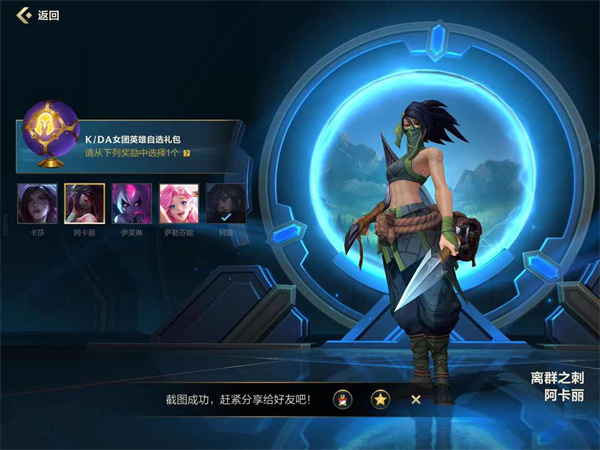600x450 pixels.
Task: Select the 卡莎 (Kai'Sa) hero portrait
Action: click(x=37, y=202)
